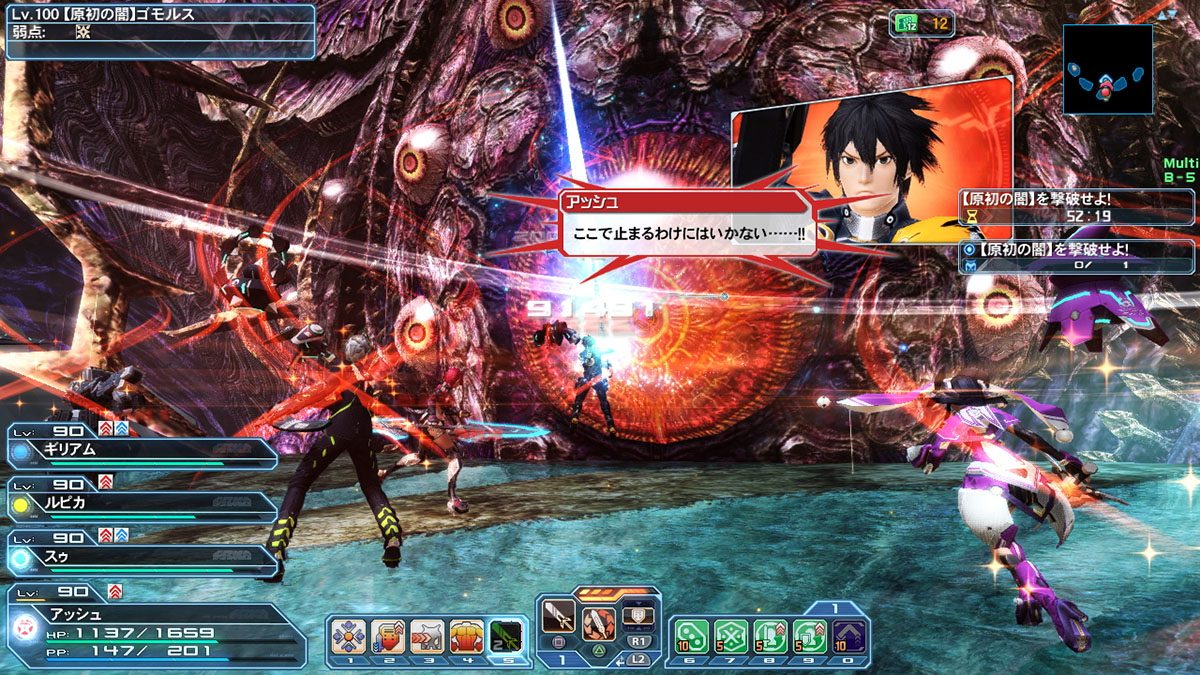This screenshot has width=1200, height=675.
Task: Trigger the orange muscle torso skill in slot 4
Action: 467,637
